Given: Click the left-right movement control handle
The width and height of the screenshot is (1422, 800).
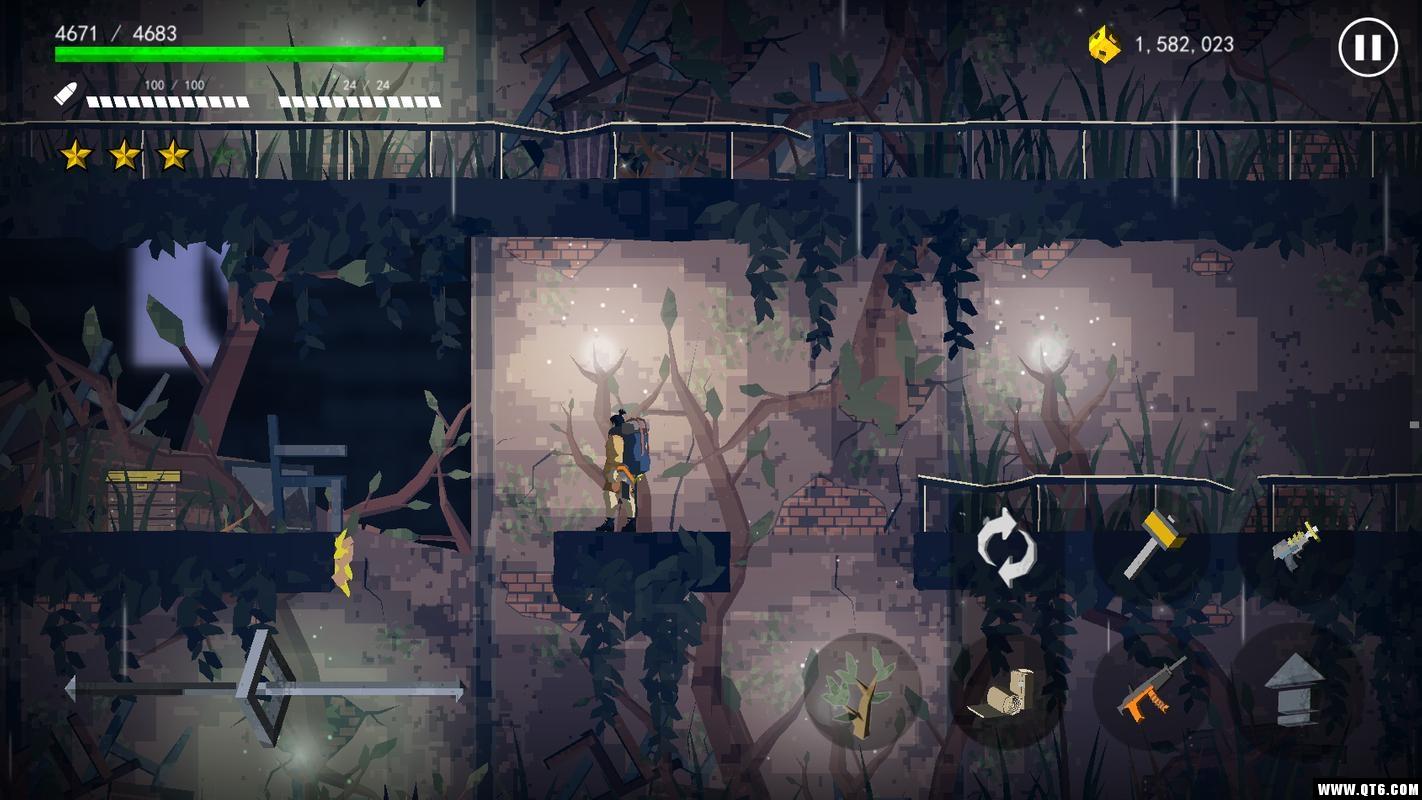Looking at the screenshot, I should [x=264, y=688].
